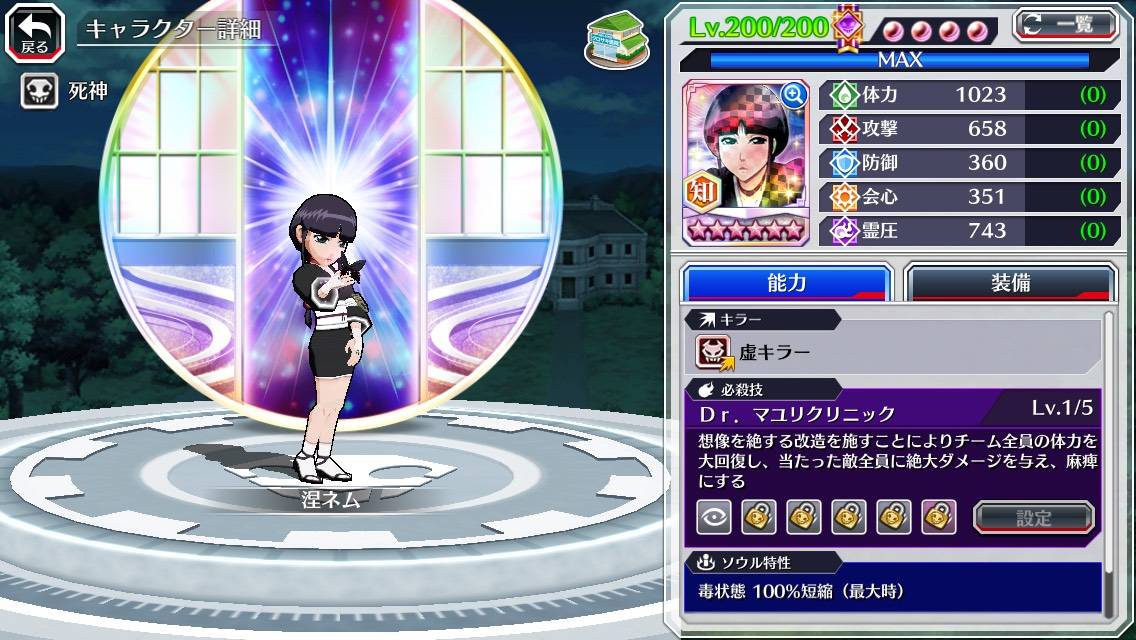Switch to the 能力 tab
Screen dimensions: 1136x640
786,283
